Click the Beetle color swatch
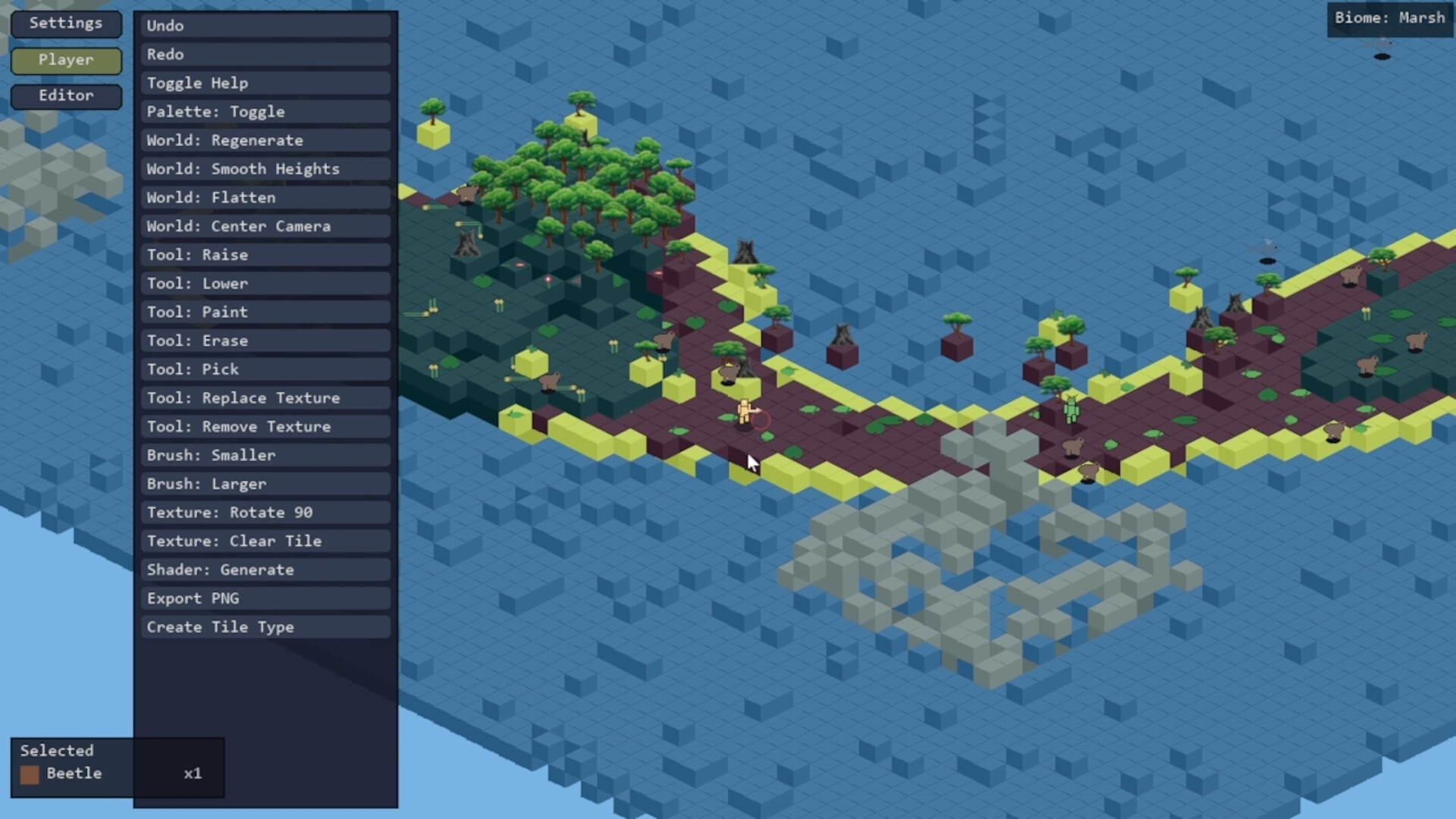 [30, 774]
